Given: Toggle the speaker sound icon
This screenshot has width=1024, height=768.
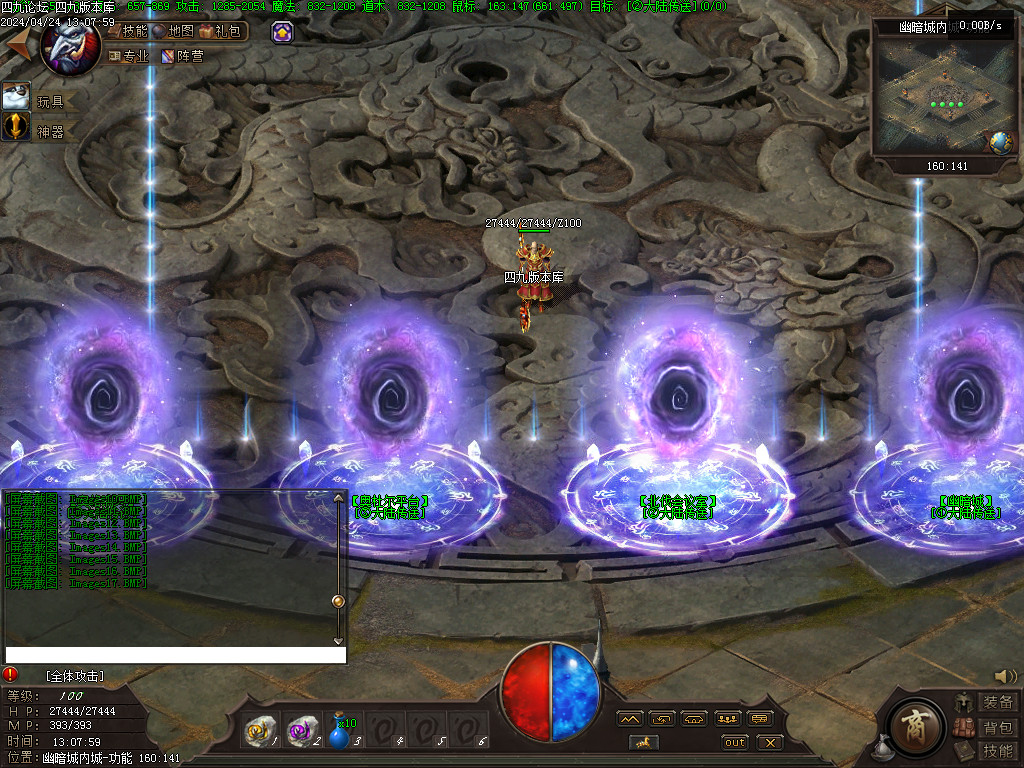Looking at the screenshot, I should [x=1005, y=676].
